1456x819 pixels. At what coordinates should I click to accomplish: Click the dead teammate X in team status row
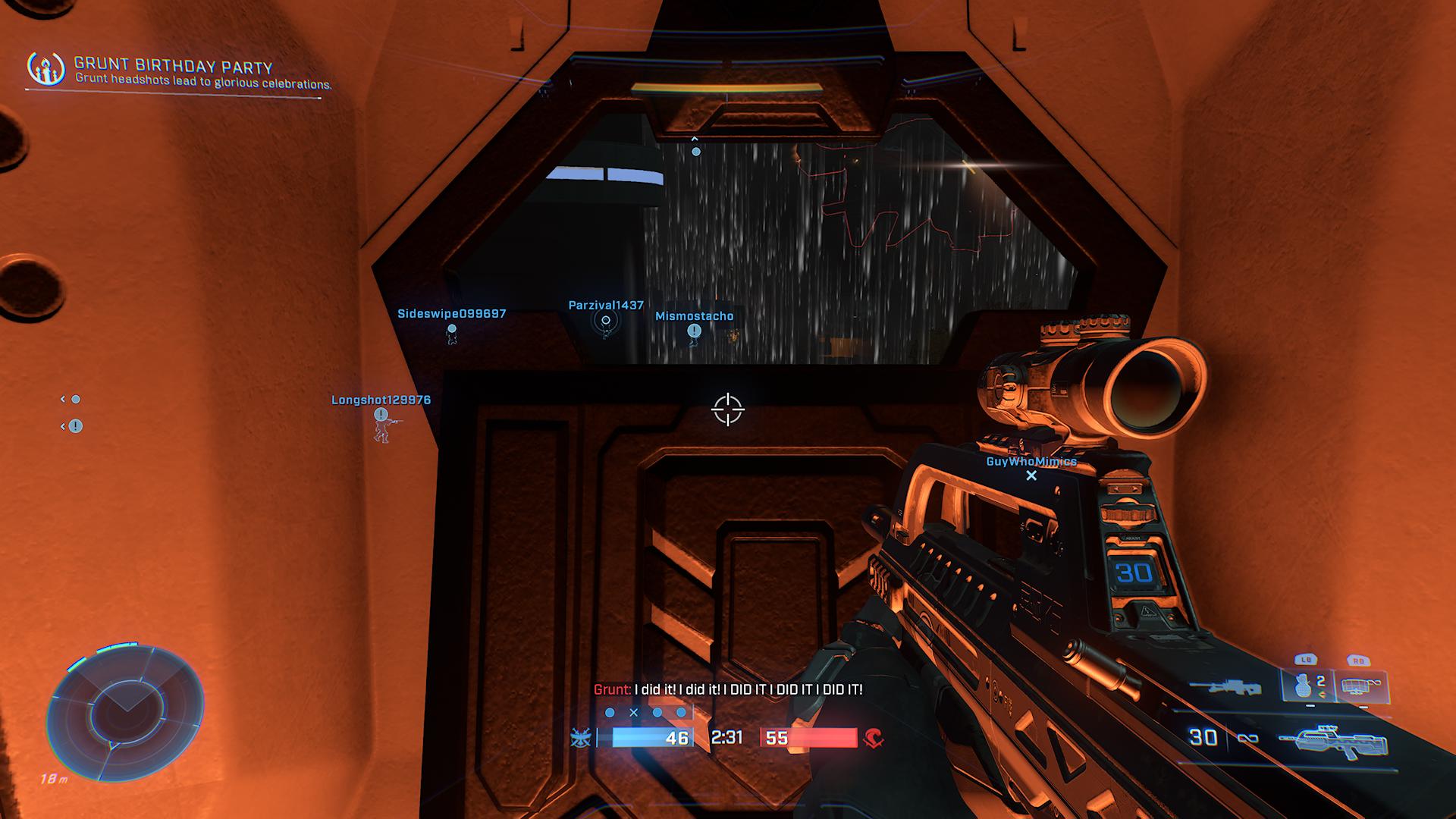coord(634,713)
